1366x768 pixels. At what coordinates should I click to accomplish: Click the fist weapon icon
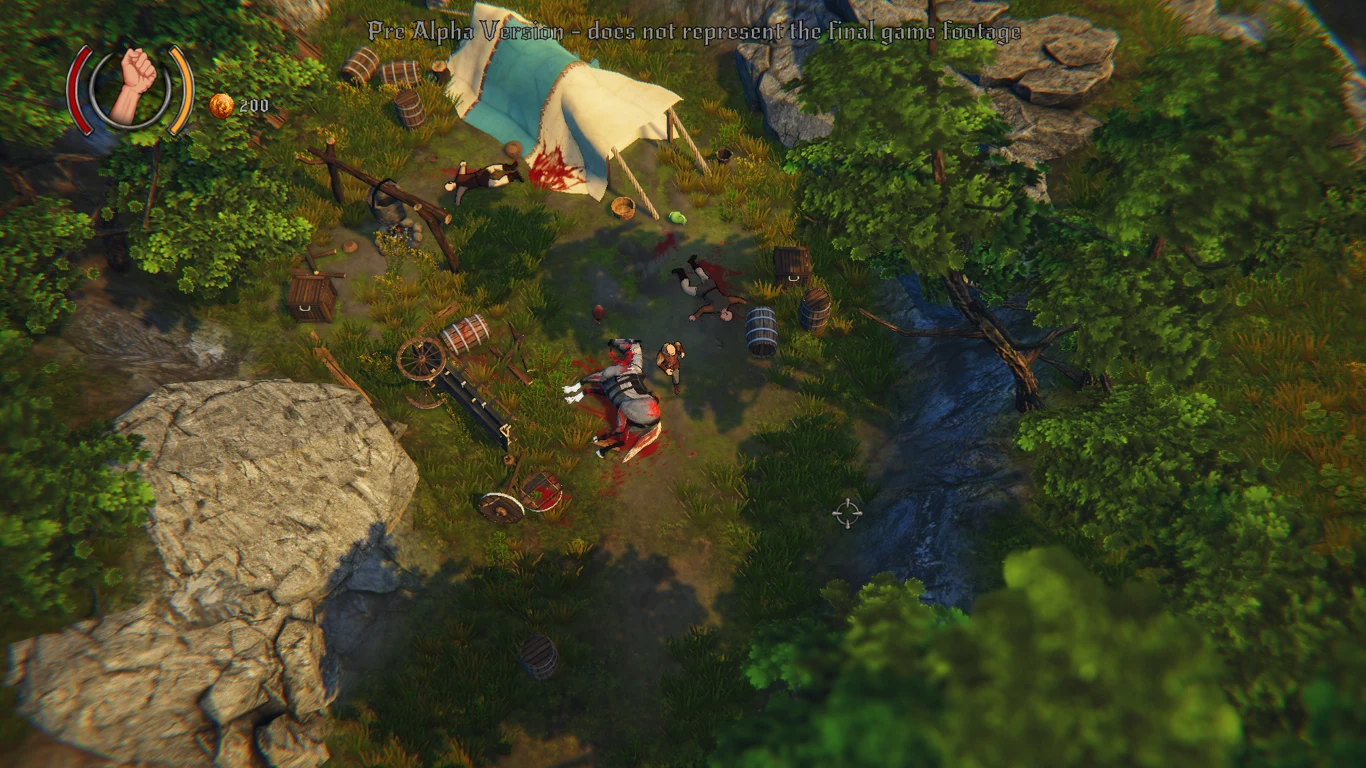click(x=131, y=86)
